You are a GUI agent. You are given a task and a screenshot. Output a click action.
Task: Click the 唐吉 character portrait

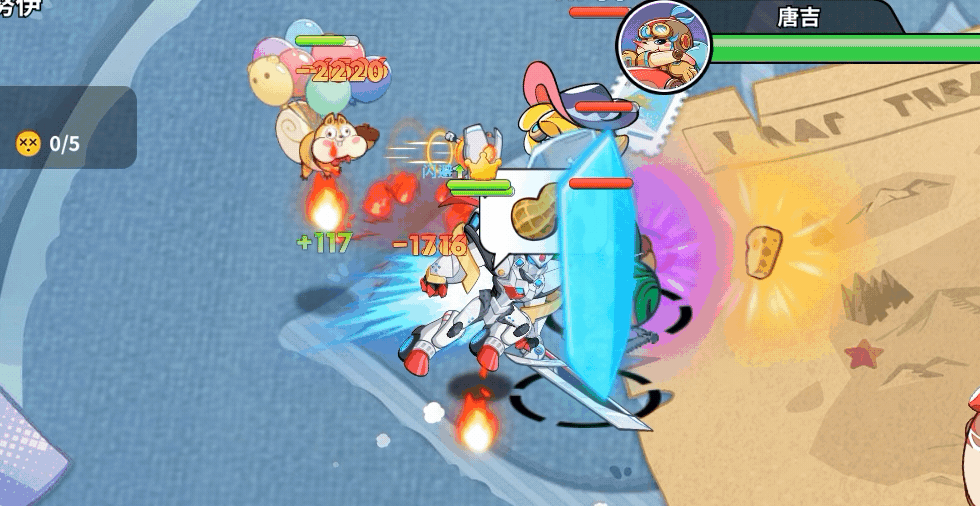coord(664,45)
